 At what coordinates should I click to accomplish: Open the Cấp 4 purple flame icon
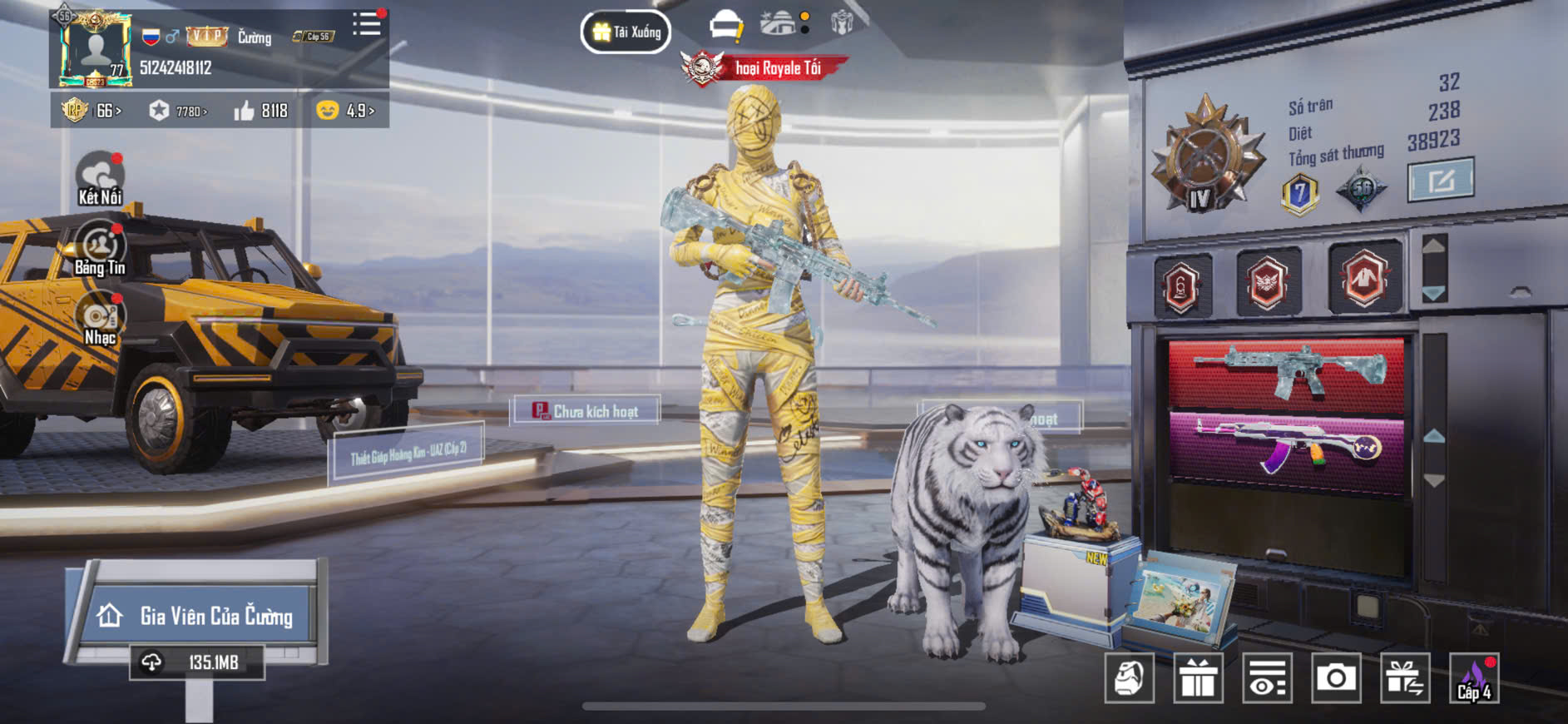pos(1474,678)
